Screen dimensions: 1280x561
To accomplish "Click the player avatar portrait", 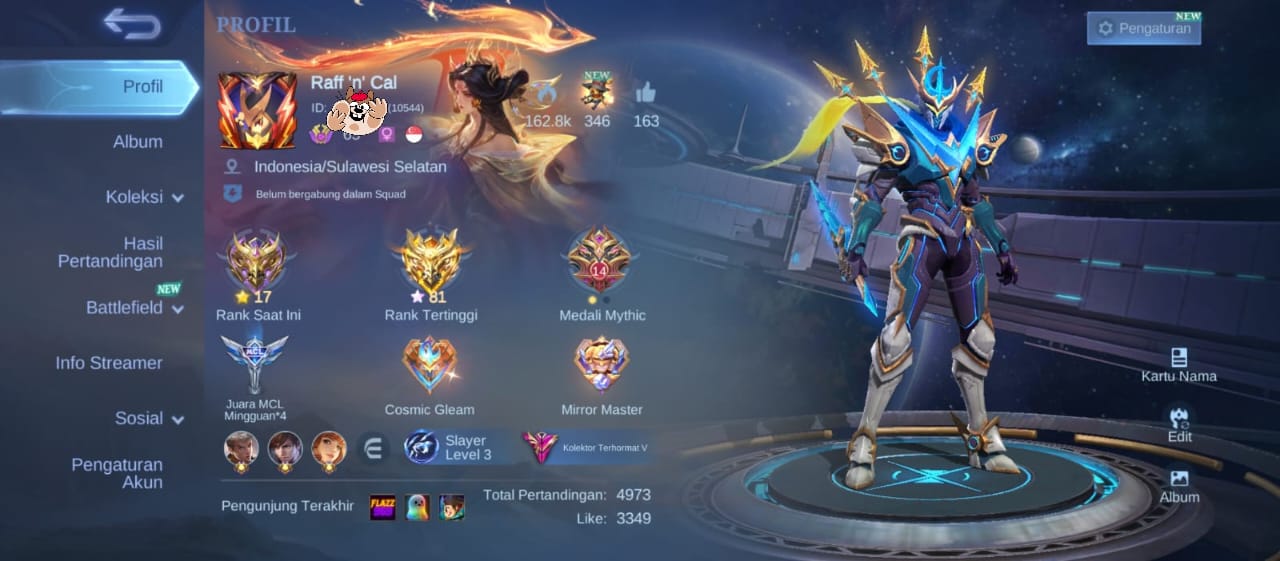I will click(257, 110).
